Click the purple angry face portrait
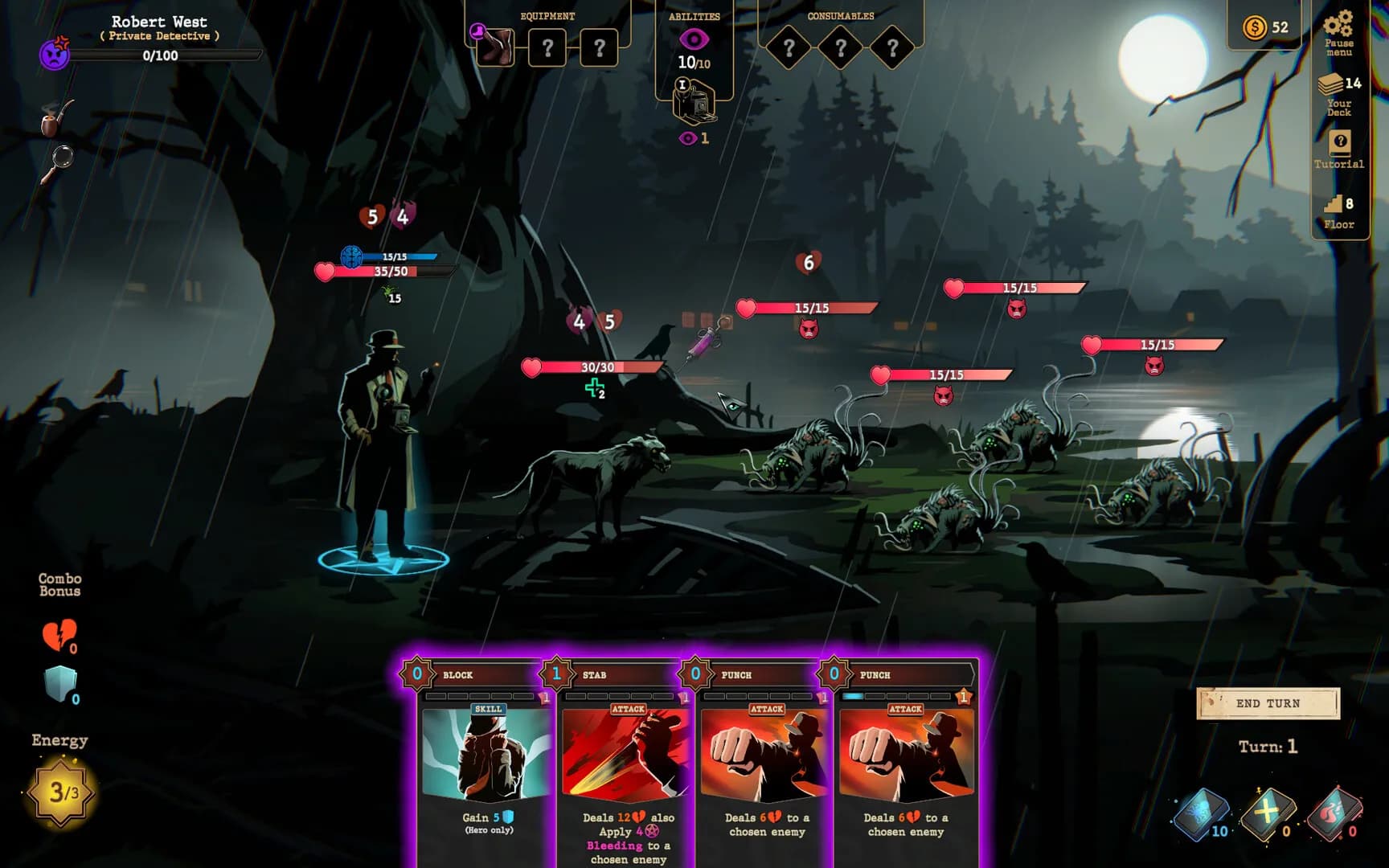The height and width of the screenshot is (868, 1389). click(55, 54)
